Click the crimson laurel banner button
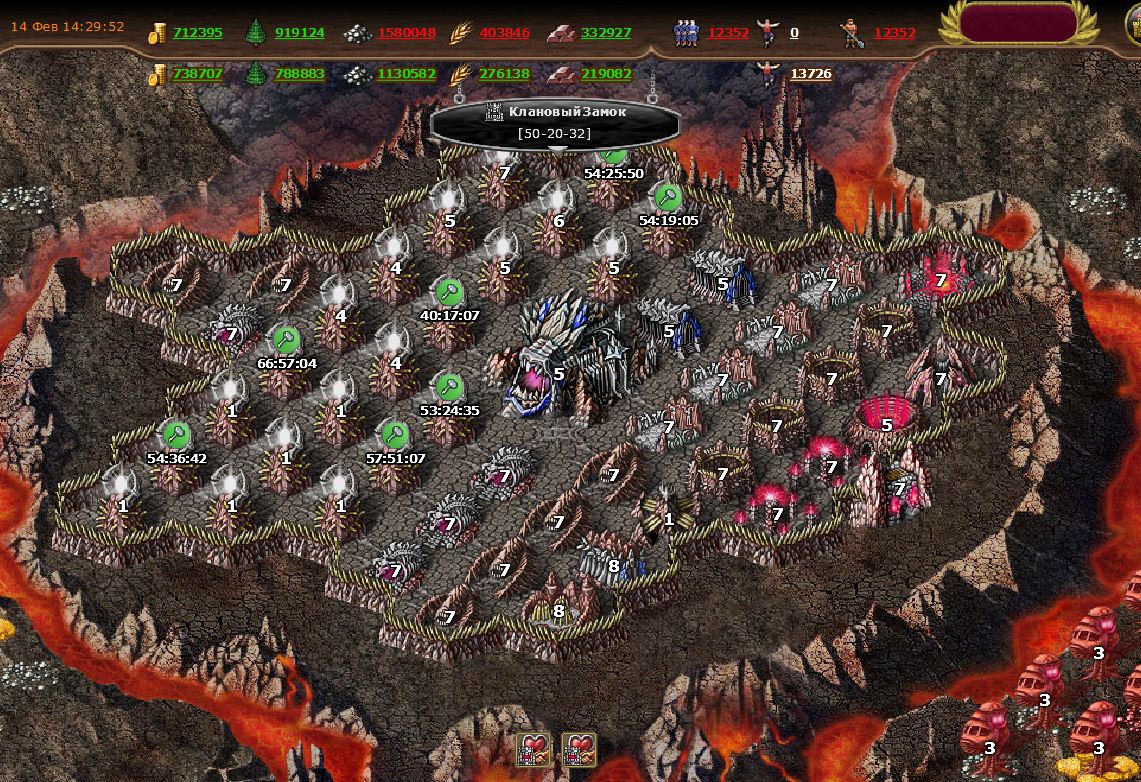Screen dimensions: 1141x782 click(1018, 22)
